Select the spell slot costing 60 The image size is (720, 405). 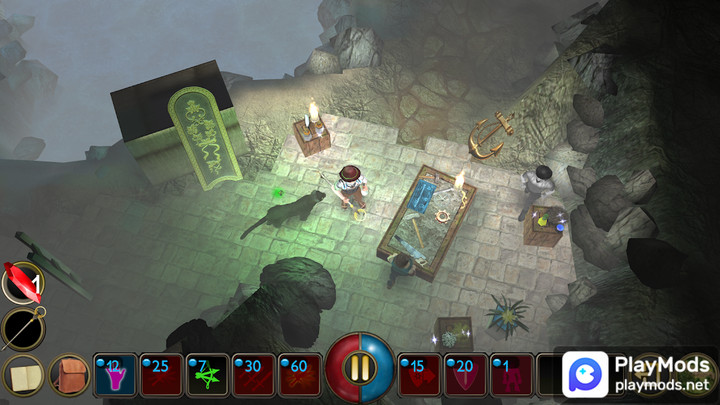pos(300,375)
